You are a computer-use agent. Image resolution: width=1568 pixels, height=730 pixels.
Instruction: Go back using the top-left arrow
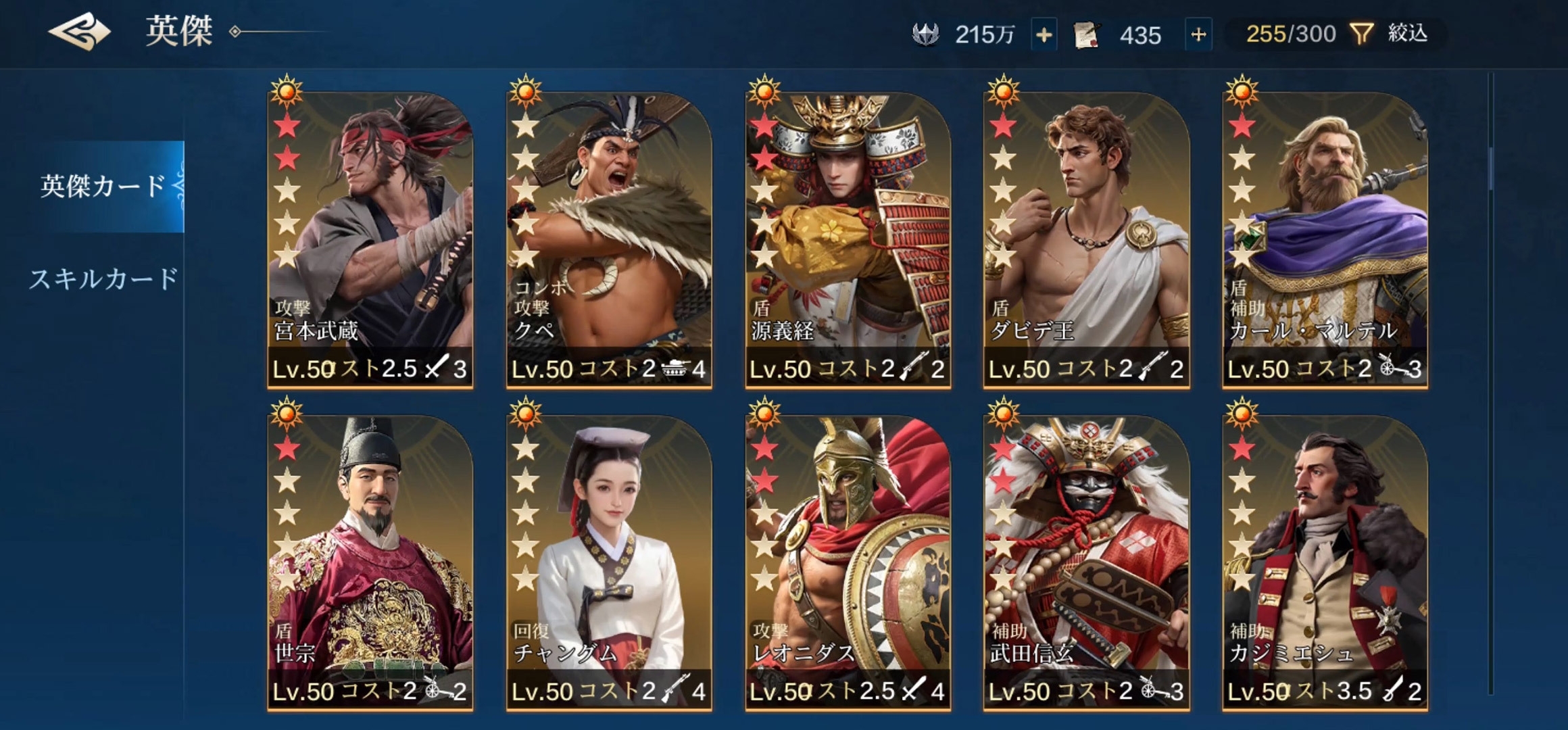coord(79,32)
